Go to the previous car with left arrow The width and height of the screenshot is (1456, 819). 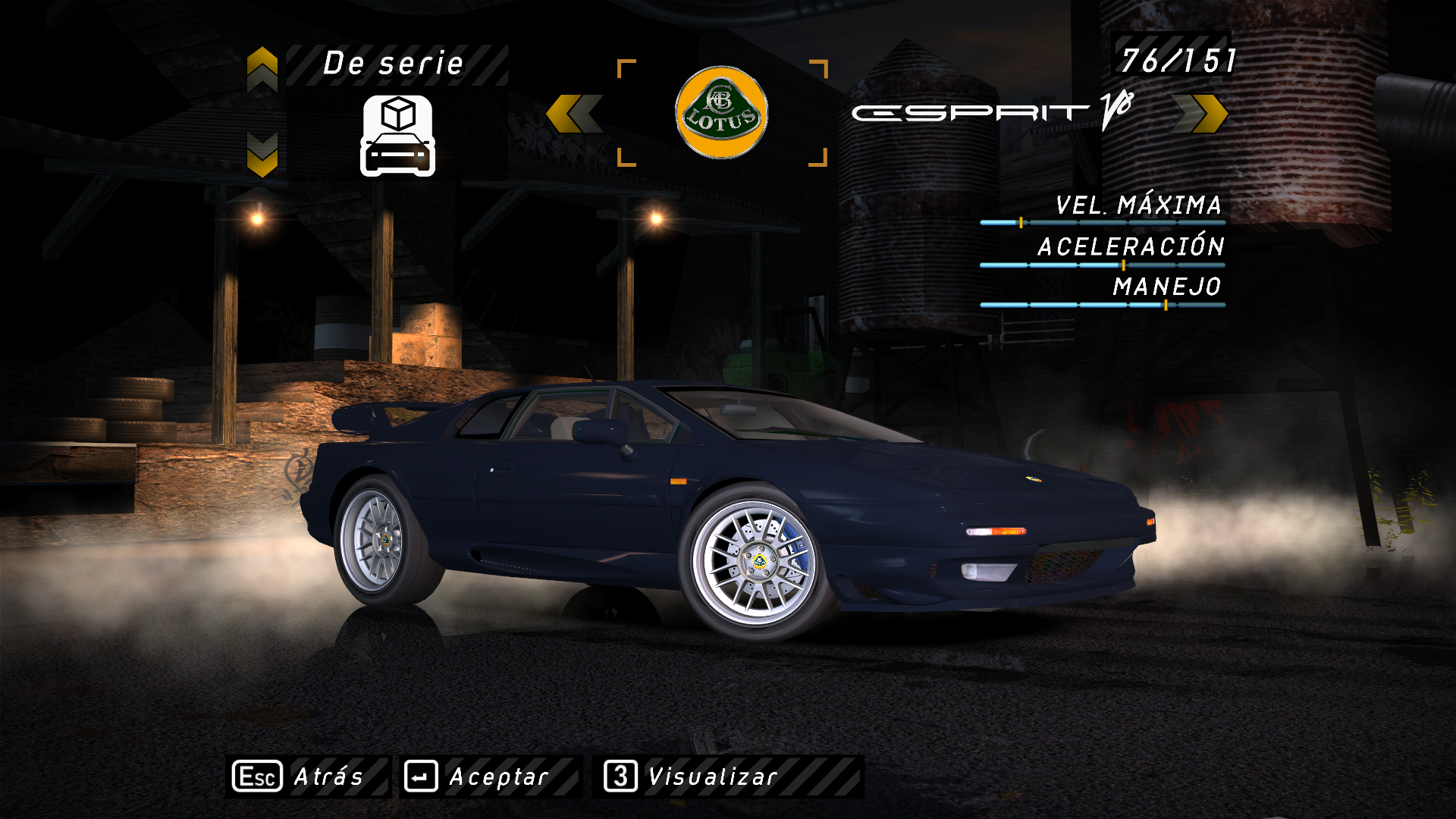coord(574,114)
